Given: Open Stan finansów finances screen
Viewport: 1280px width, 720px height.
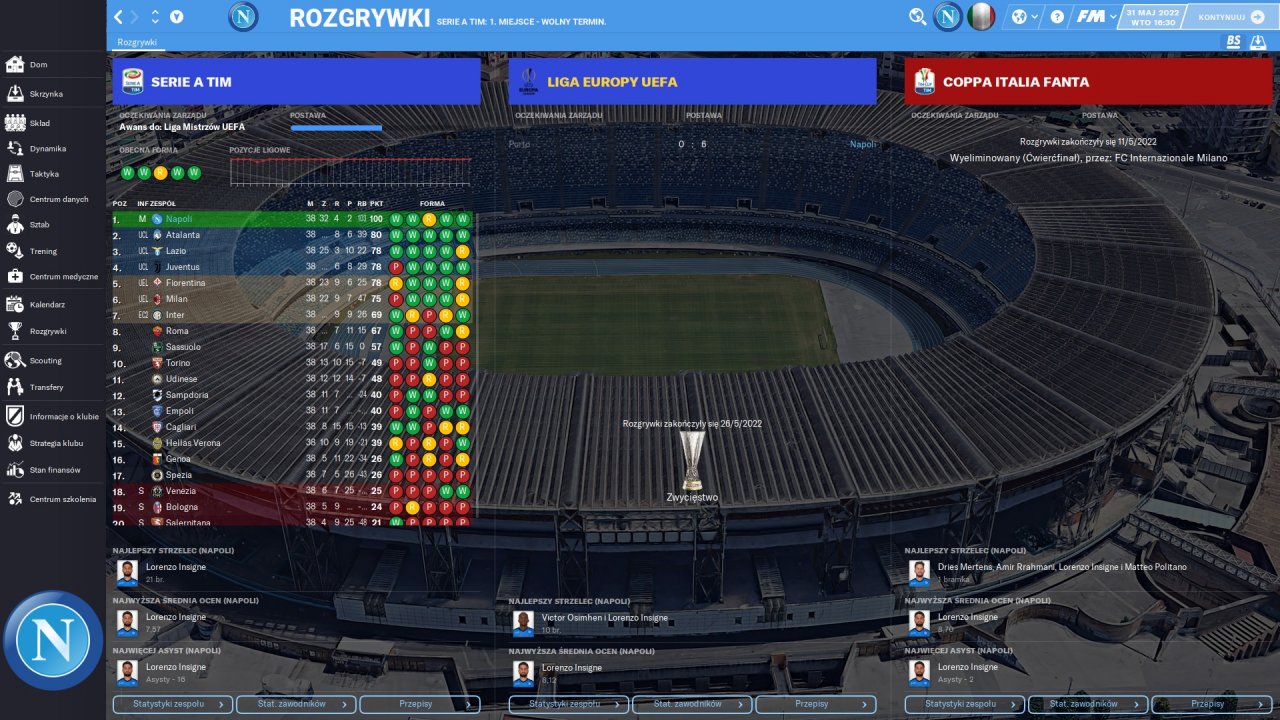Looking at the screenshot, I should pyautogui.click(x=54, y=470).
